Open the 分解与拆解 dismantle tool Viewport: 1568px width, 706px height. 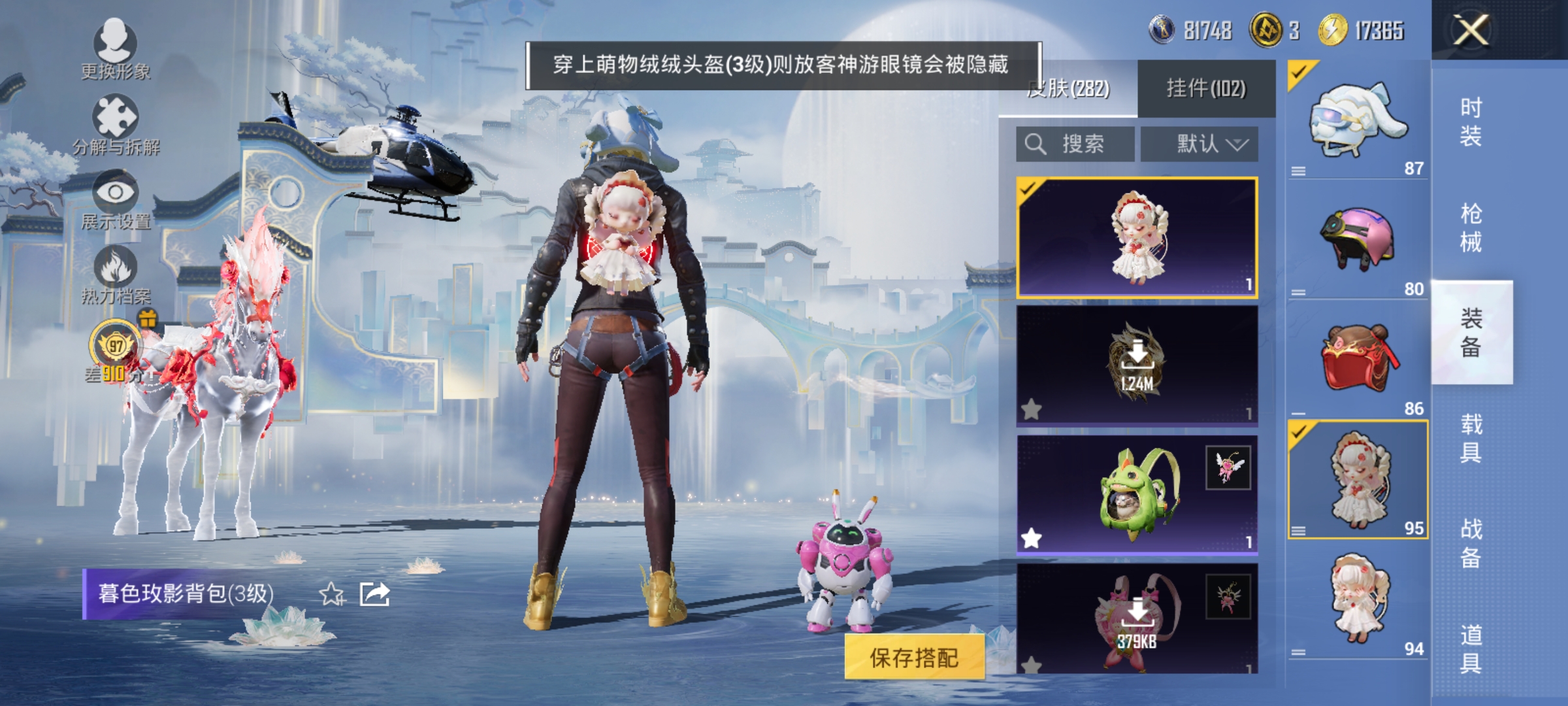click(114, 114)
